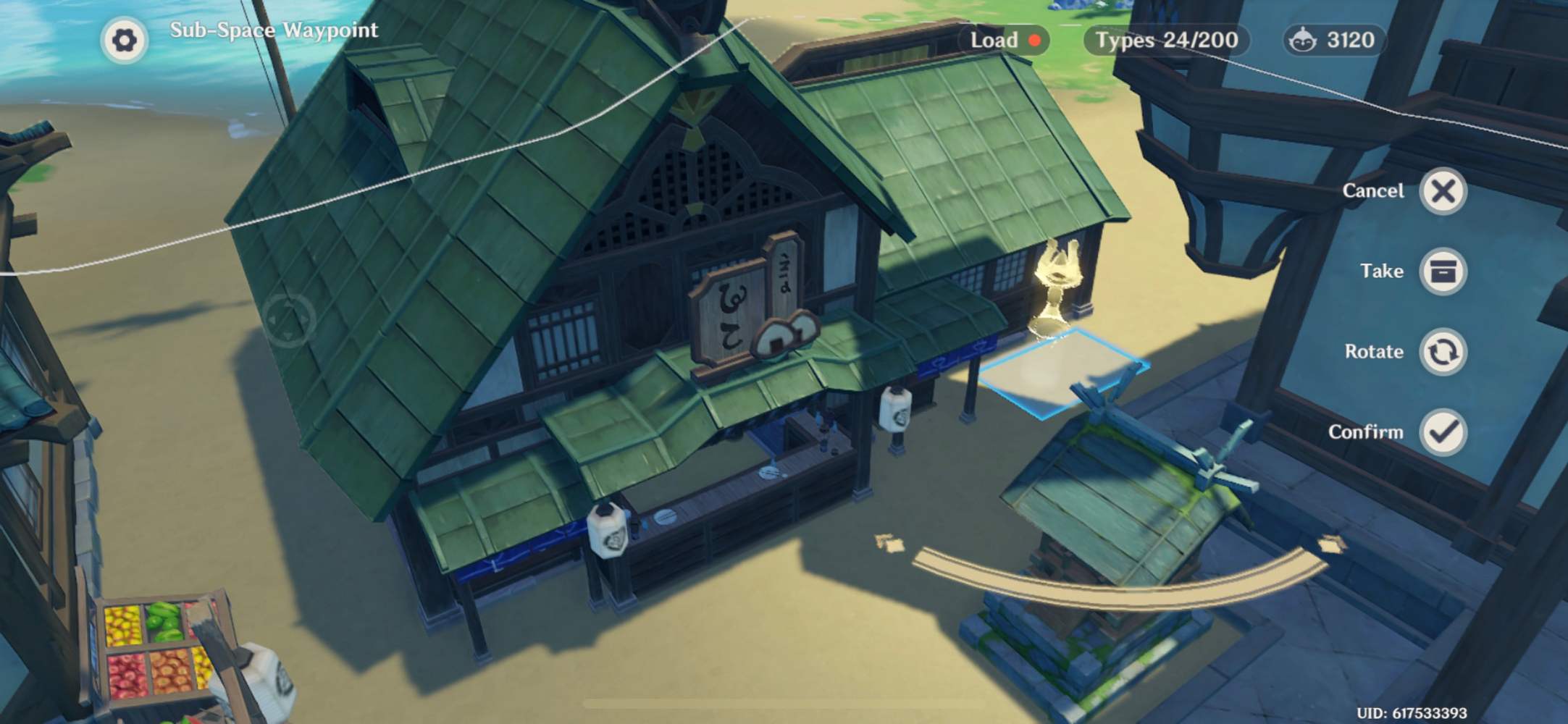Click the Rotate label text
Screen dimensions: 1568x724
pyautogui.click(x=1375, y=353)
